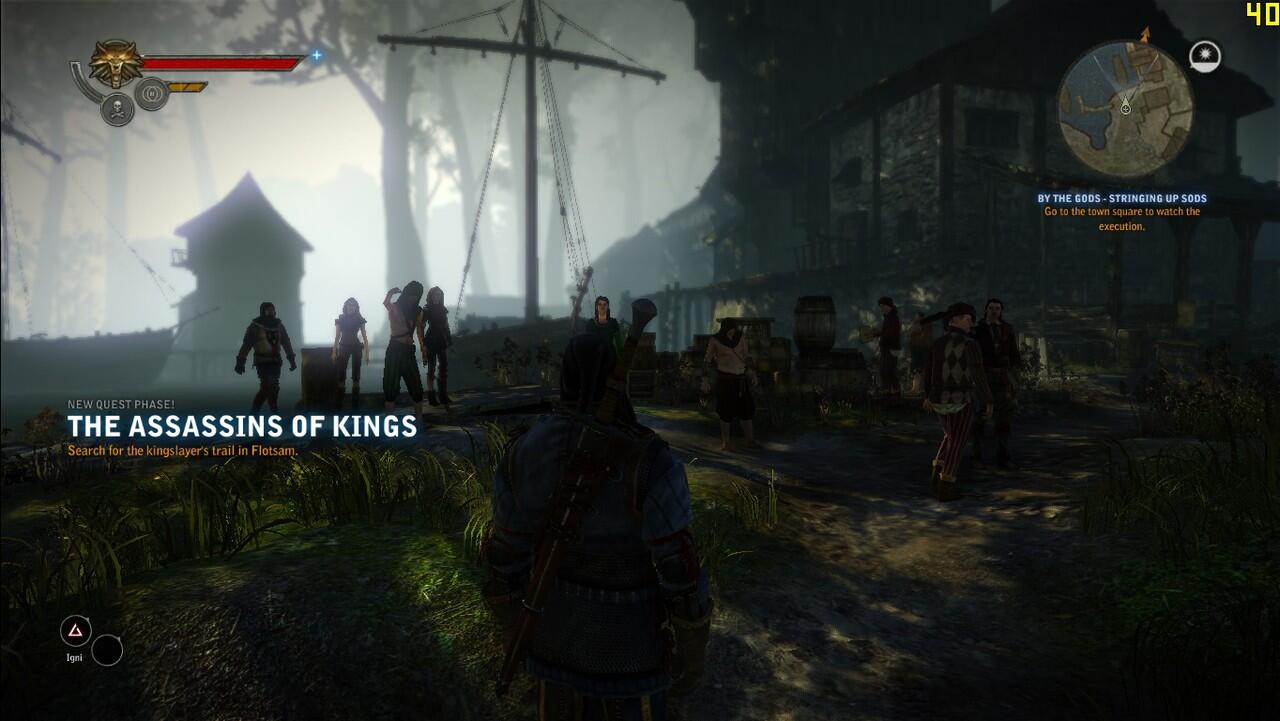Select the empty round slot beside Igni
This screenshot has height=721, width=1280.
tap(107, 650)
